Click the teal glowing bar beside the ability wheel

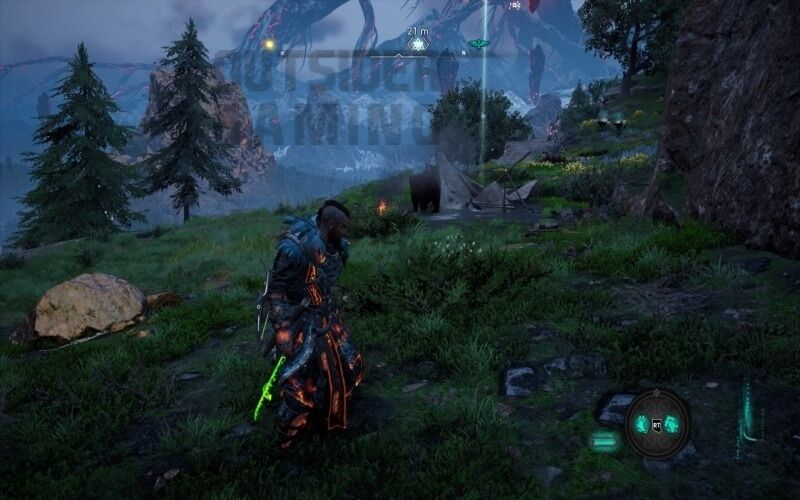point(604,440)
